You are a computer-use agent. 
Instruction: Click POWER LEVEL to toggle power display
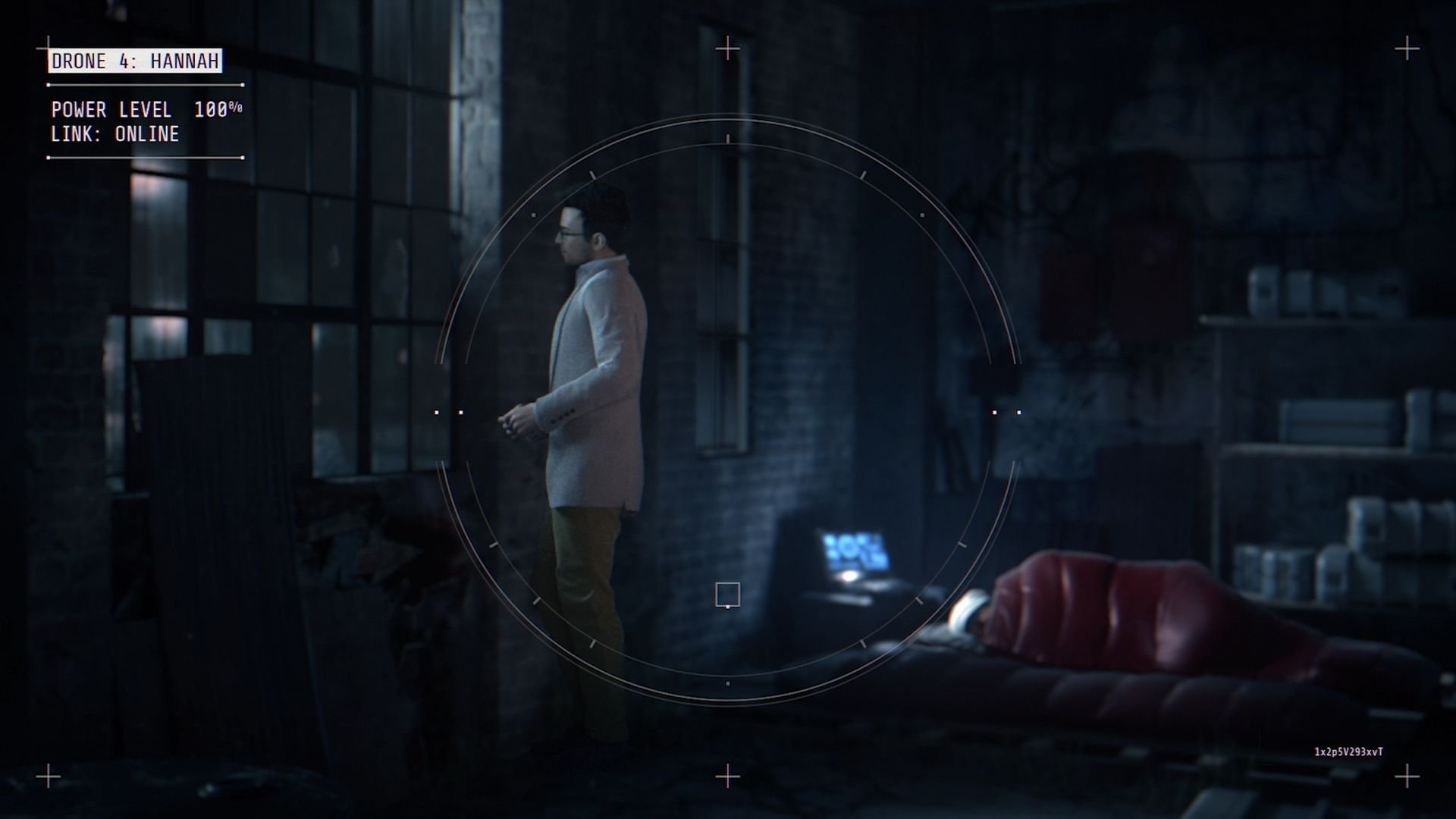(111, 109)
